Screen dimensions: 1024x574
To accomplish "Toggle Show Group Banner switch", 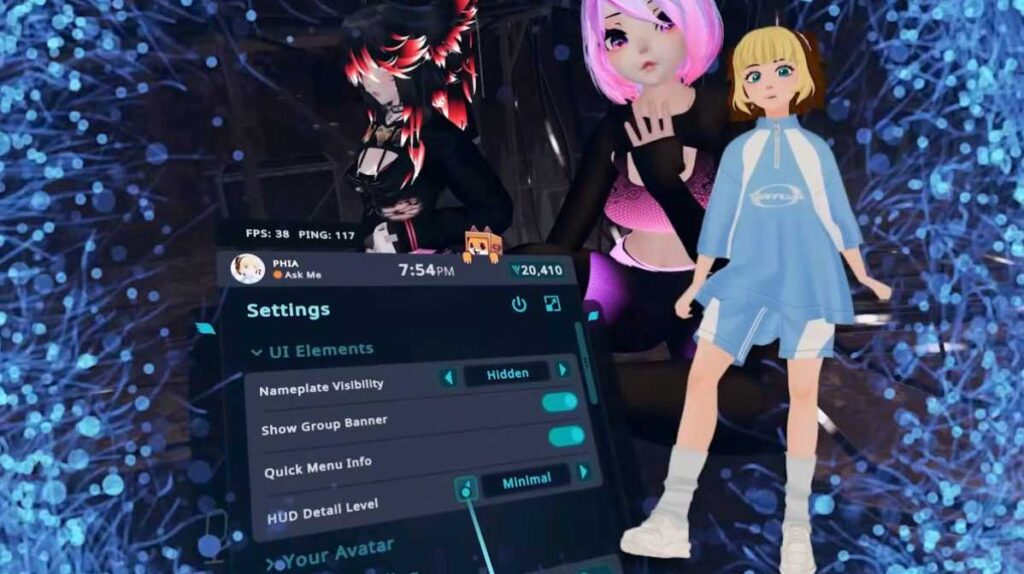I will (560, 402).
